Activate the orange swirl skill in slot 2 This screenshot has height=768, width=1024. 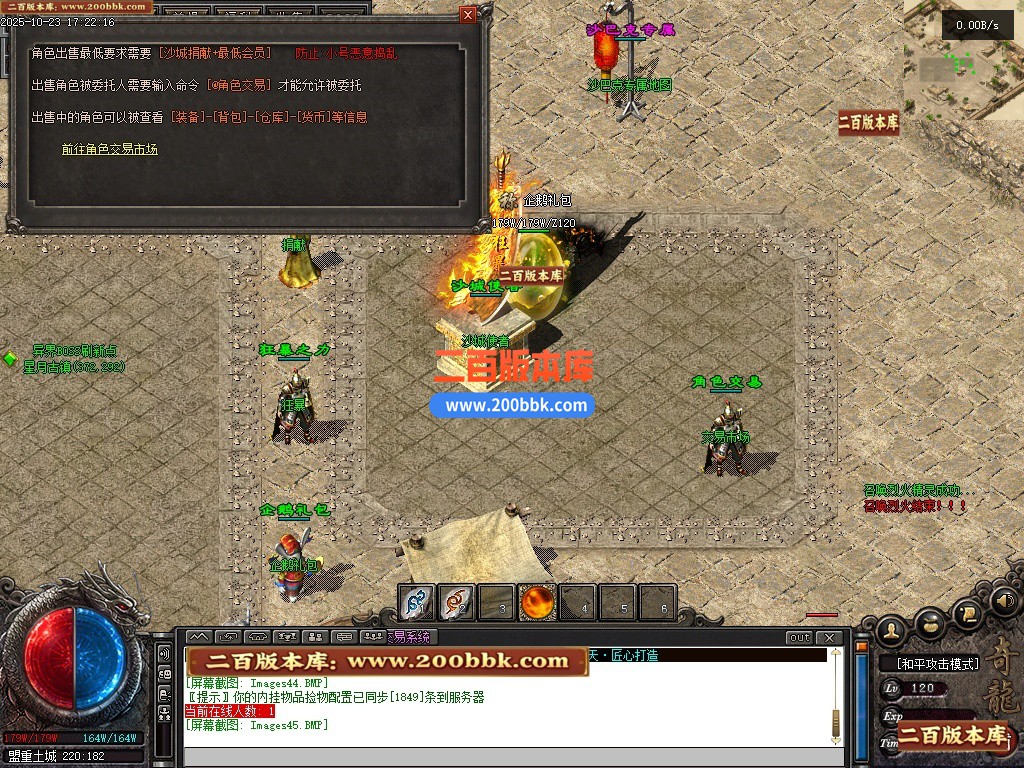point(456,603)
